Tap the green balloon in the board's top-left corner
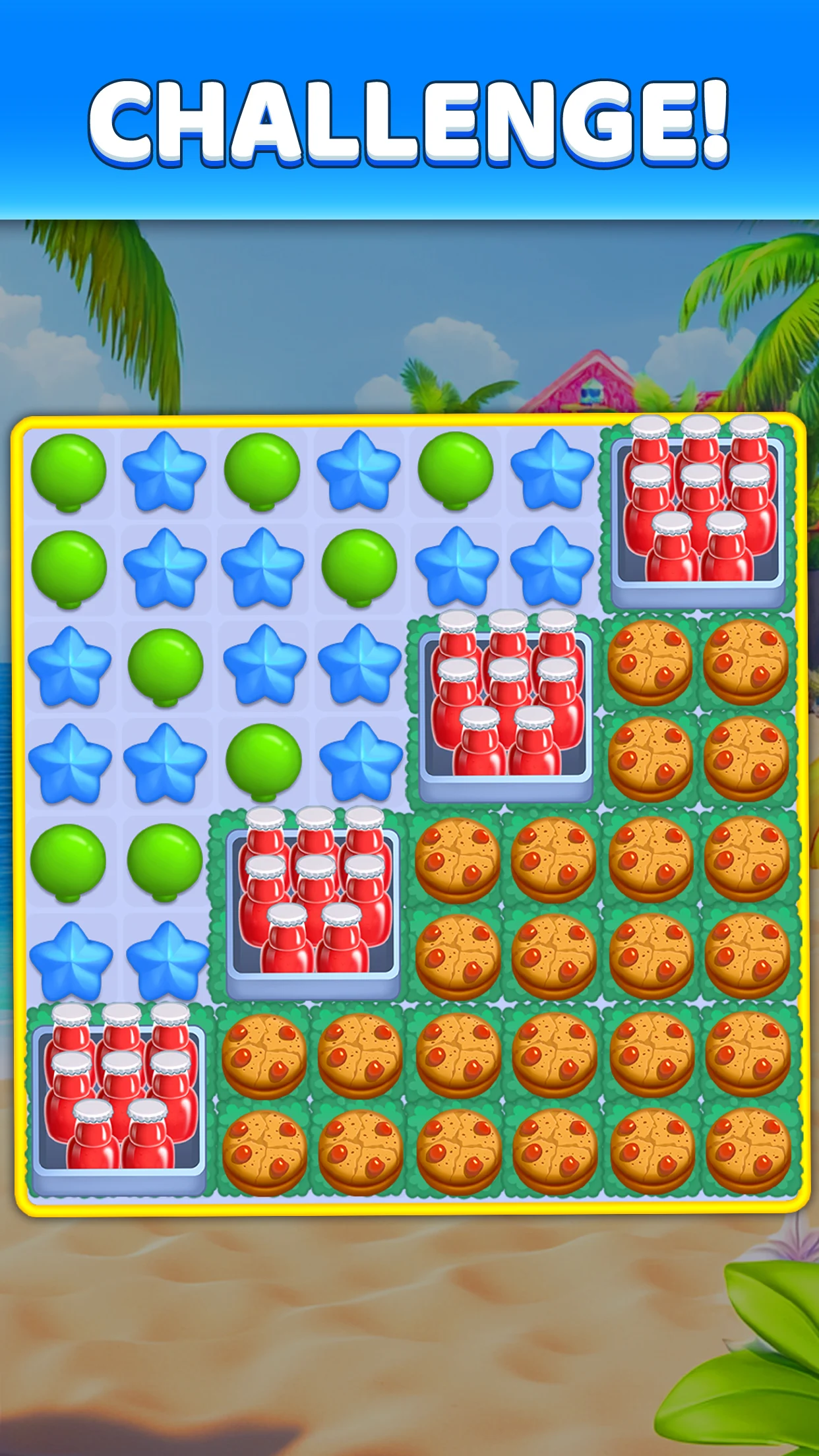Screen dimensions: 819x1456 pyautogui.click(x=68, y=471)
